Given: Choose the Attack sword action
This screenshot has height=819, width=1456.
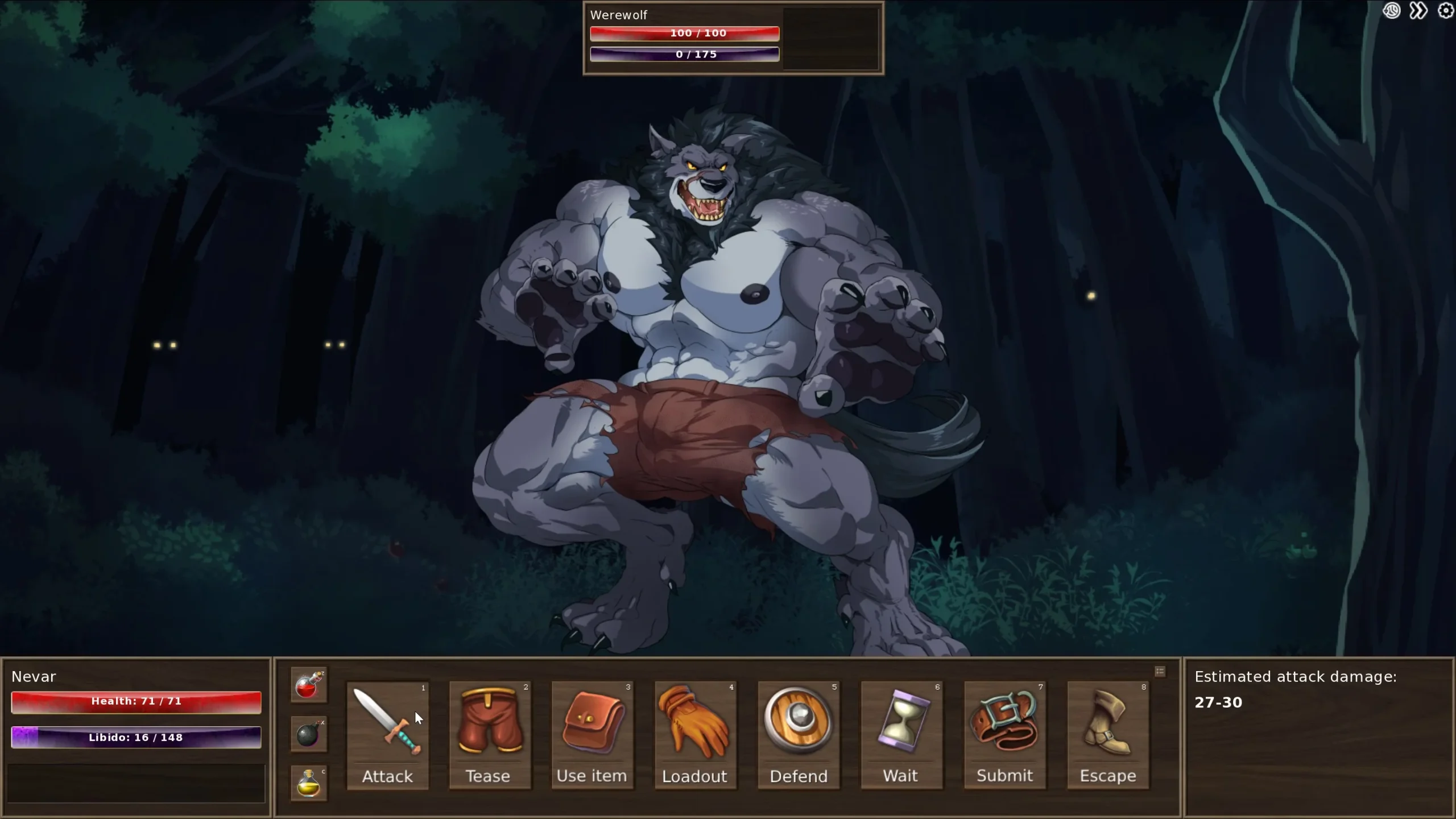Looking at the screenshot, I should point(387,735).
